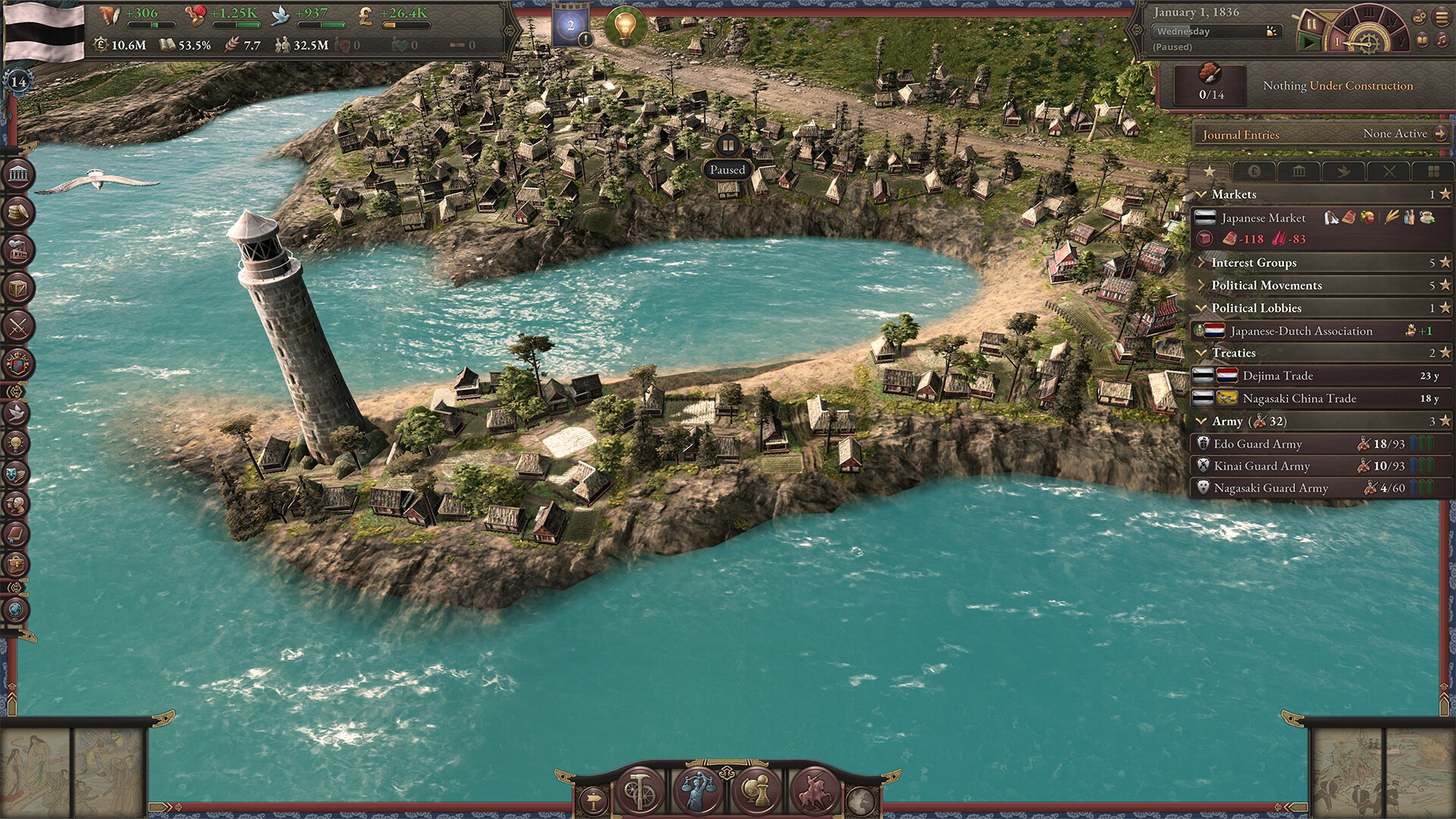Open the Buildings panel with the factory icon
Image resolution: width=1456 pixels, height=819 pixels.
pyautogui.click(x=18, y=249)
